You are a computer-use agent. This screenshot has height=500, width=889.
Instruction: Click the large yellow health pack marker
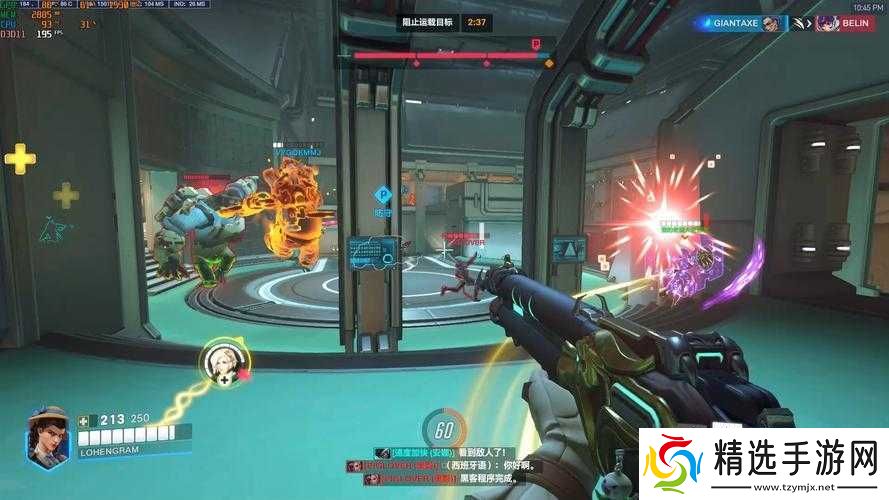[x=20, y=158]
